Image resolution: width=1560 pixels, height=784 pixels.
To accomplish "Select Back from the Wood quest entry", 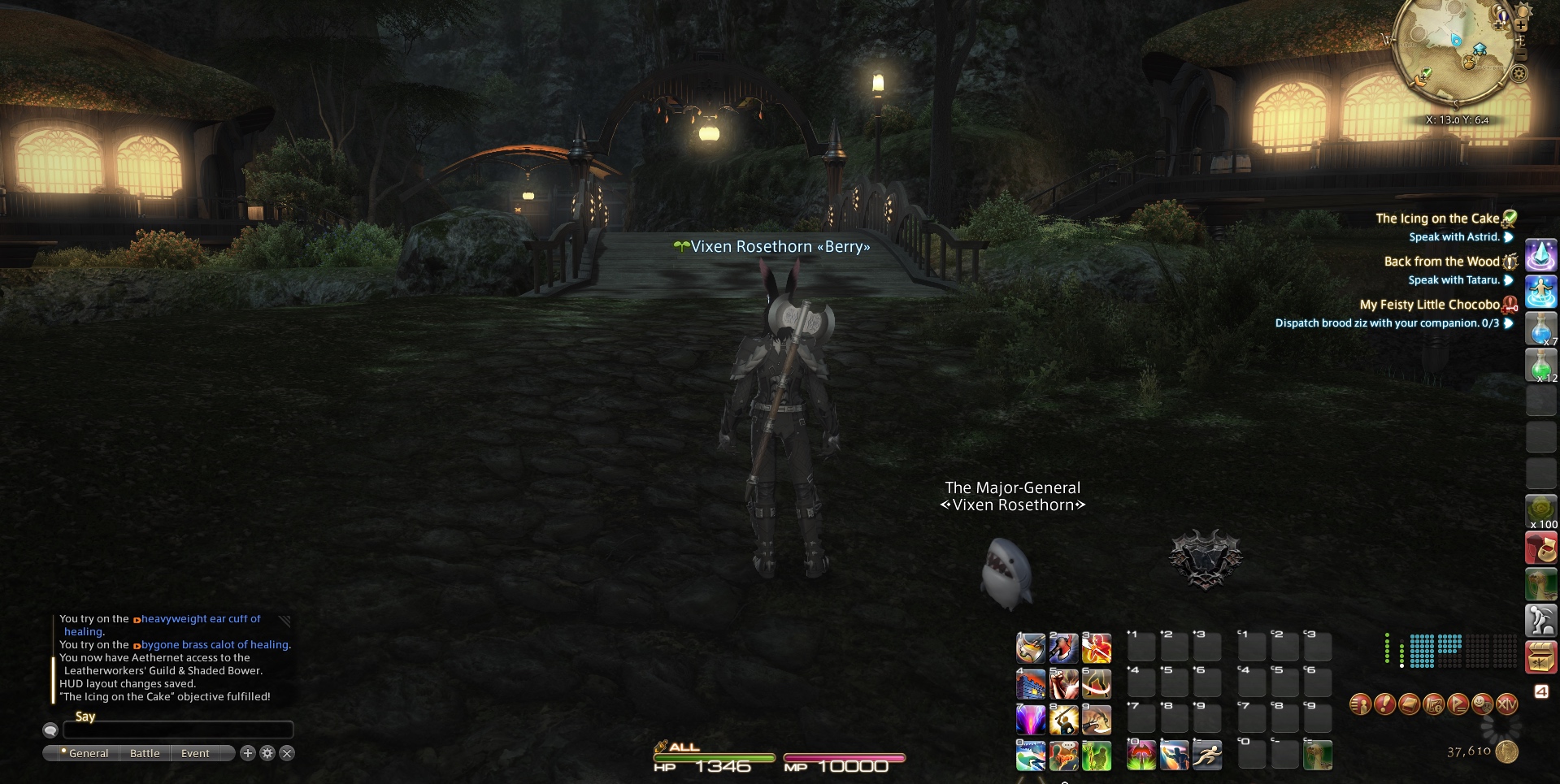I will pyautogui.click(x=1441, y=262).
